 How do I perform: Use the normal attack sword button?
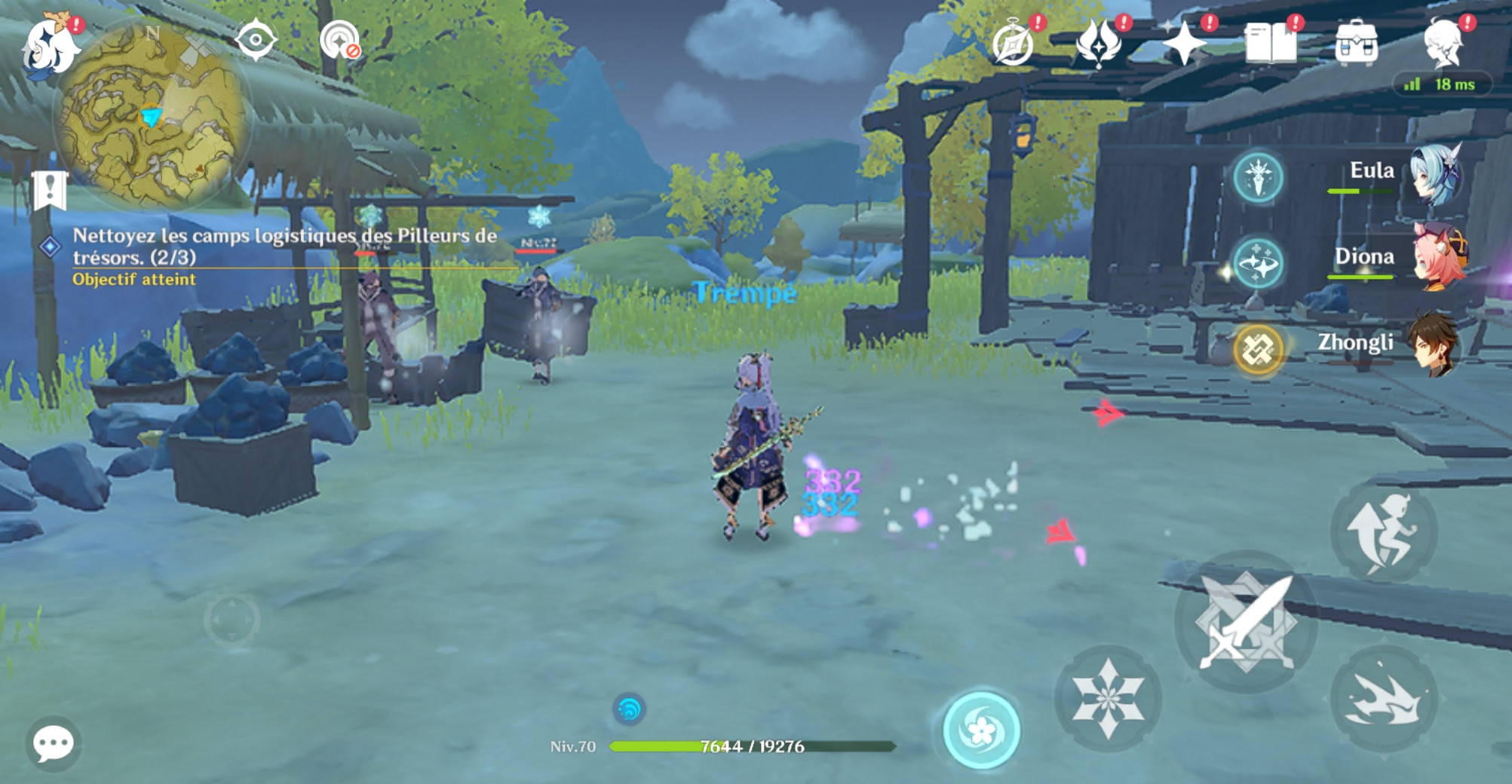(x=1246, y=622)
